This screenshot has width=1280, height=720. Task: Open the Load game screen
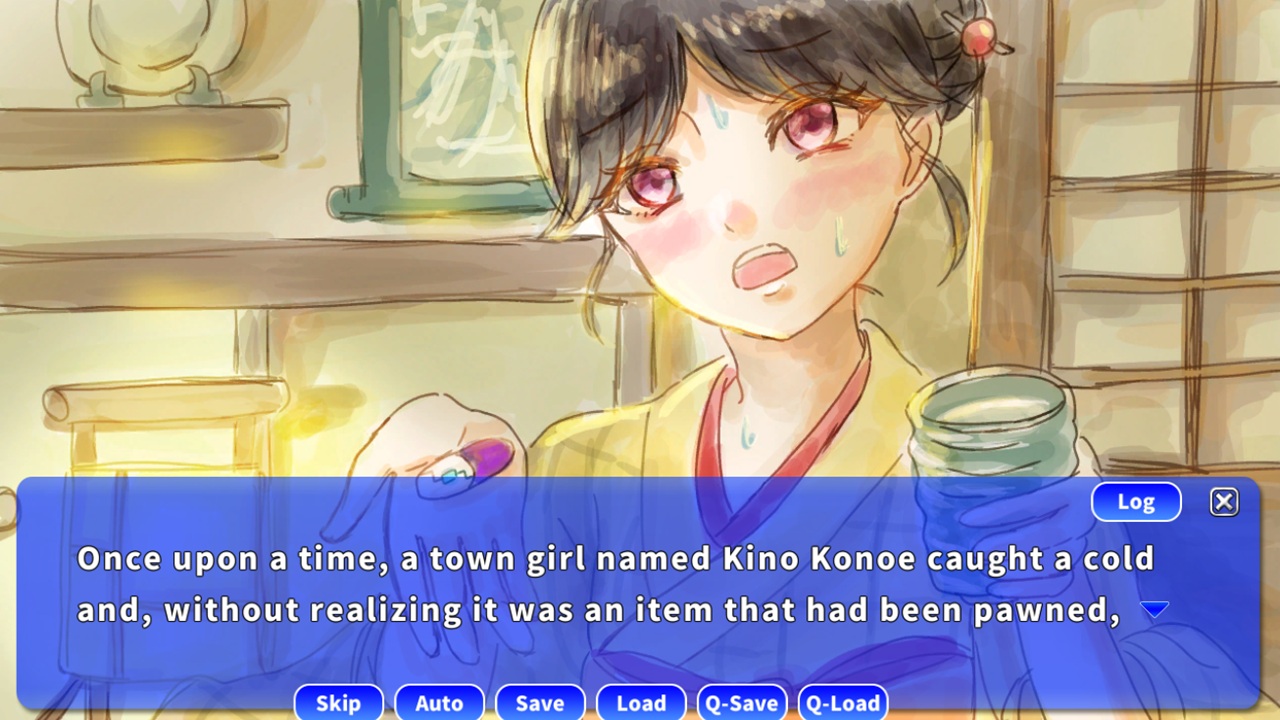pos(641,702)
